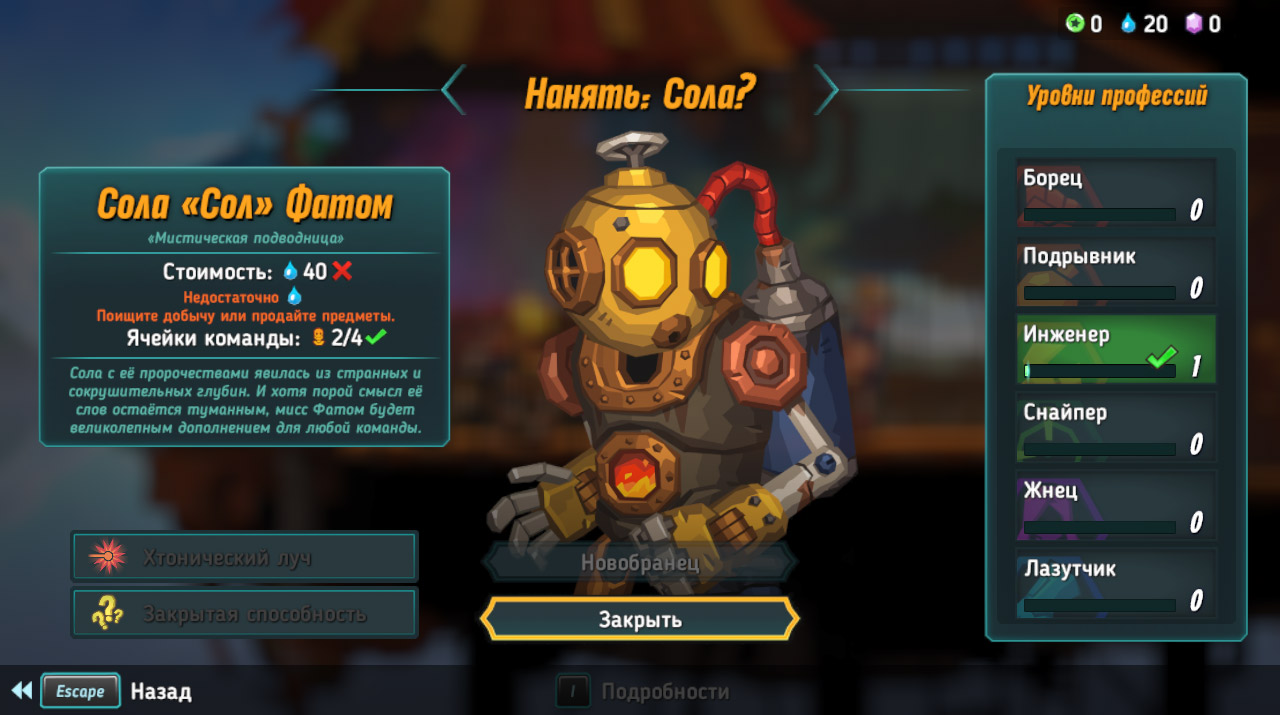Select the Хтонический луч ability
Screen dimensions: 1280x715
click(x=244, y=557)
